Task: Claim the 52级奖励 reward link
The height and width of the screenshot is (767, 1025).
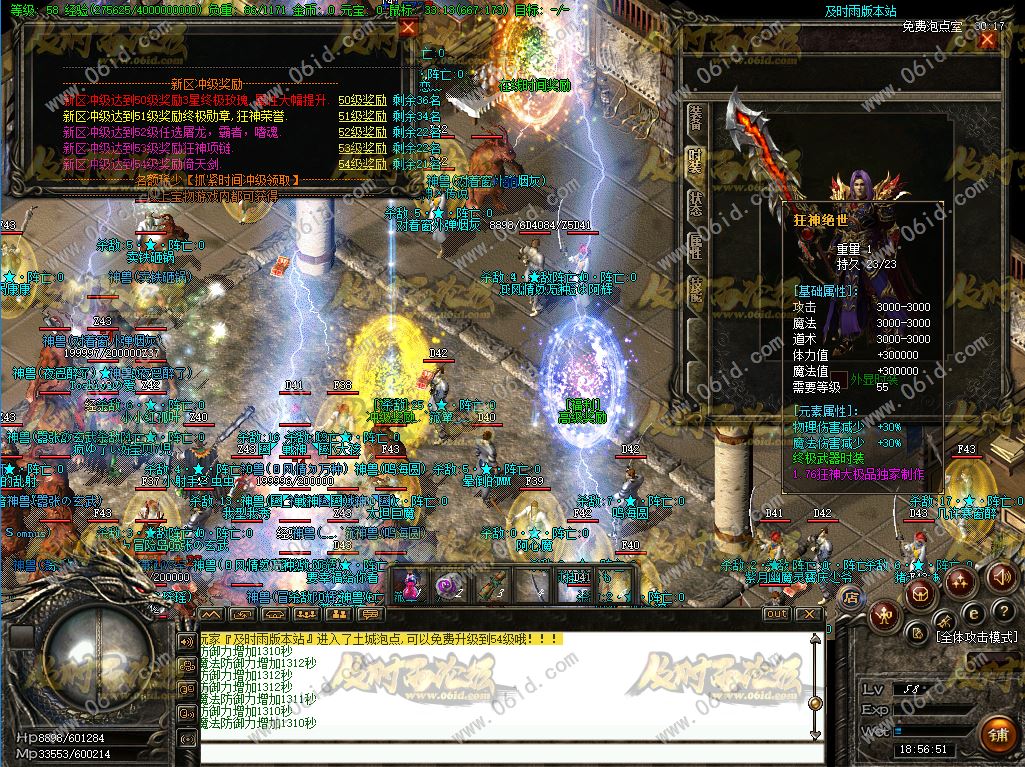Action: 362,132
